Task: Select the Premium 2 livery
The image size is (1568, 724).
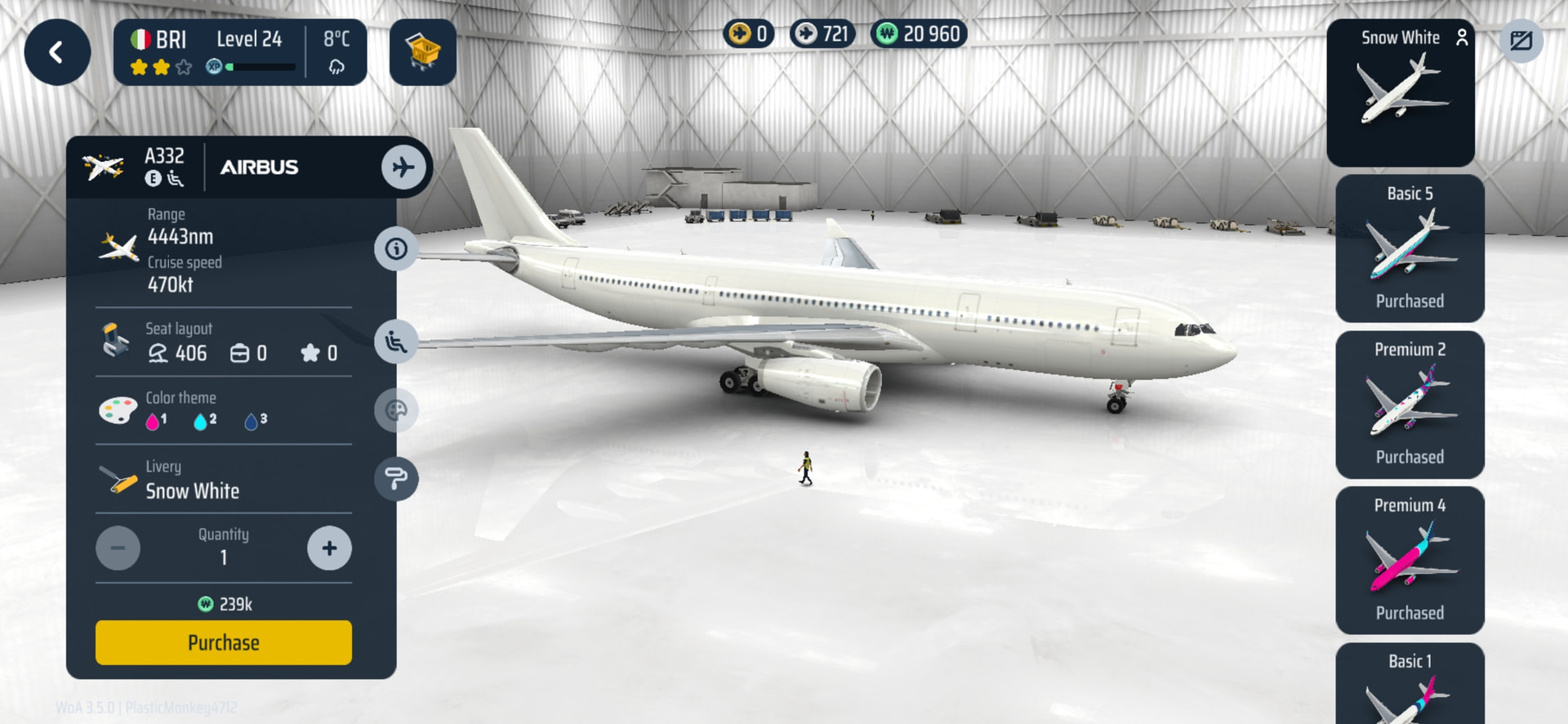Action: pos(1410,404)
